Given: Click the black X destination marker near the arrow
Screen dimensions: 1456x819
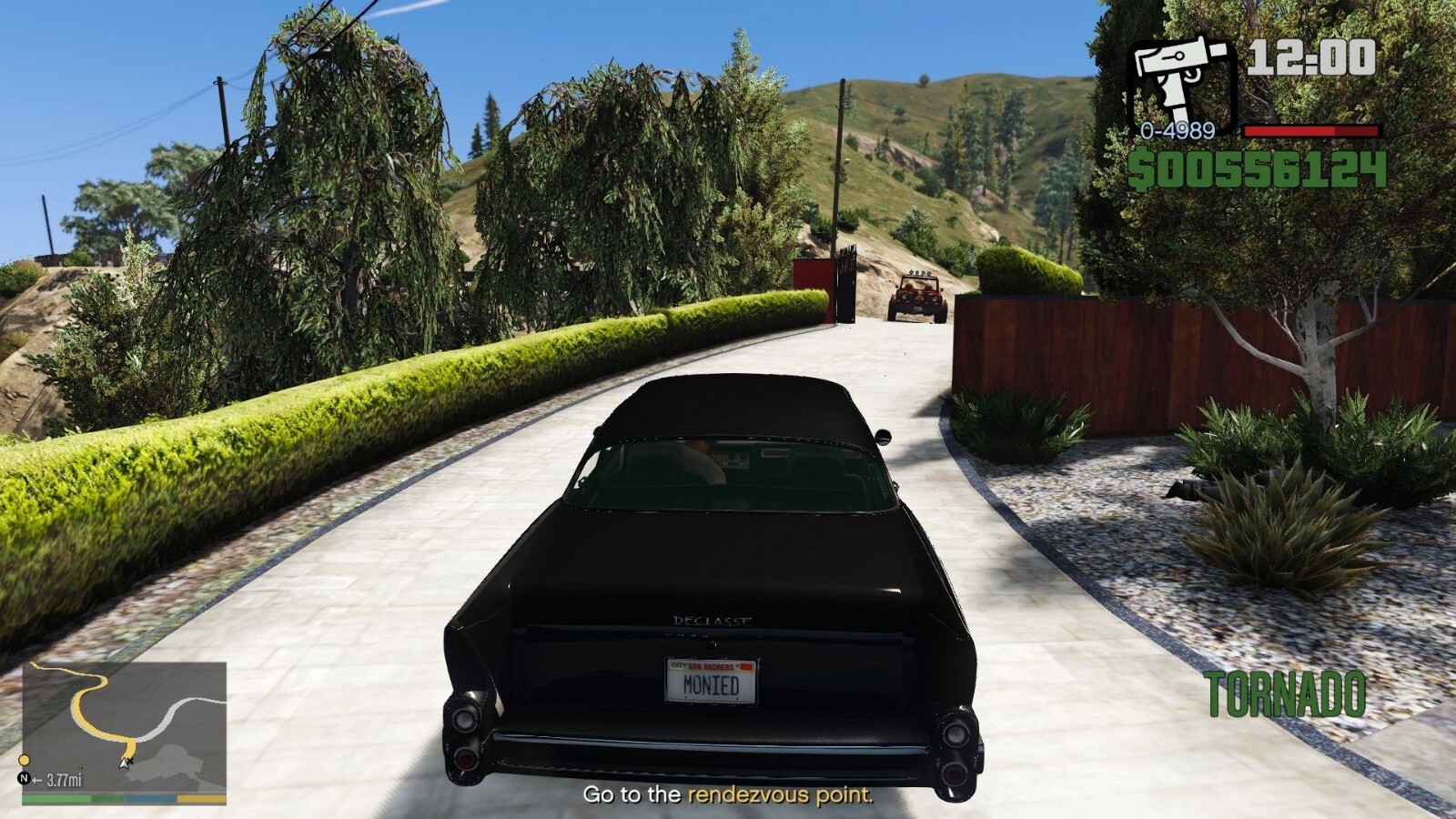Looking at the screenshot, I should [x=133, y=762].
